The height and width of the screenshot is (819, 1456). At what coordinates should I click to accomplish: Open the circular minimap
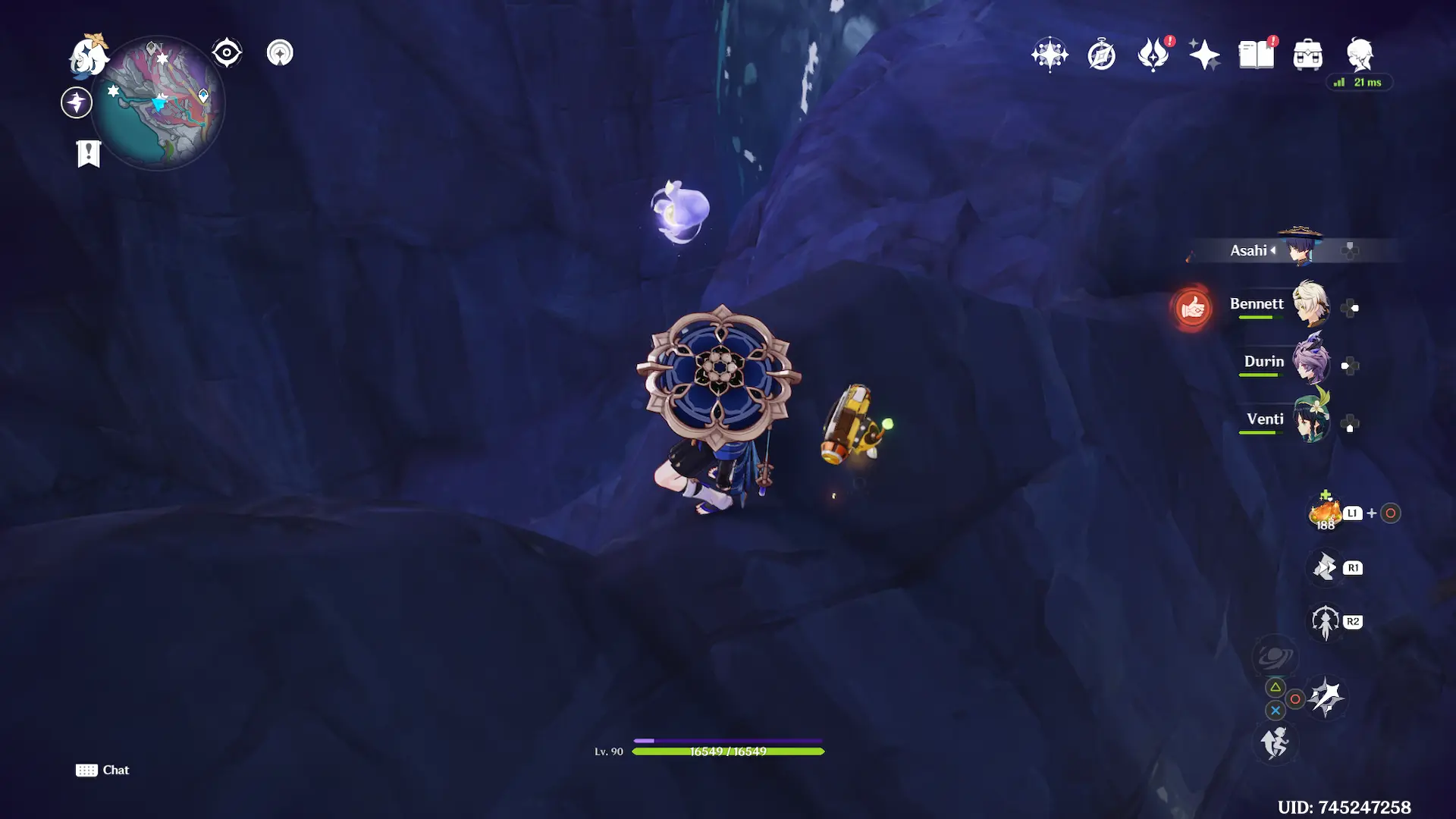(158, 103)
